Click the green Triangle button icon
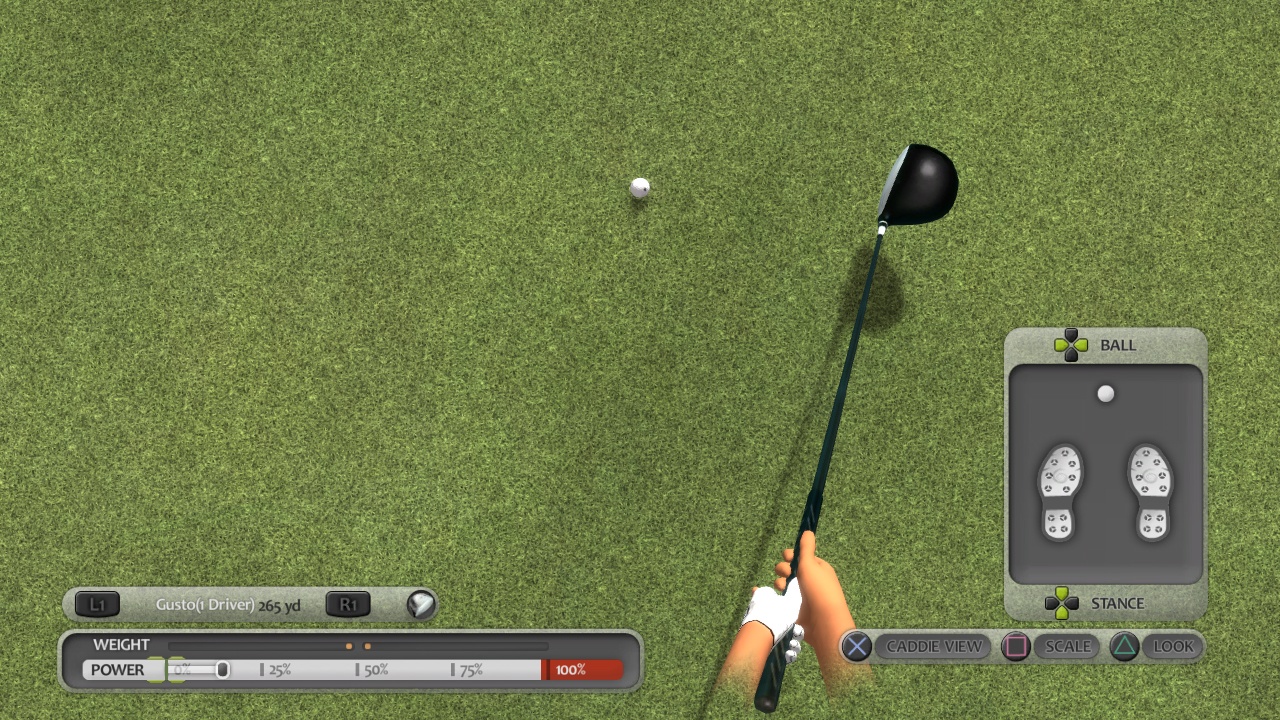 pos(1124,647)
